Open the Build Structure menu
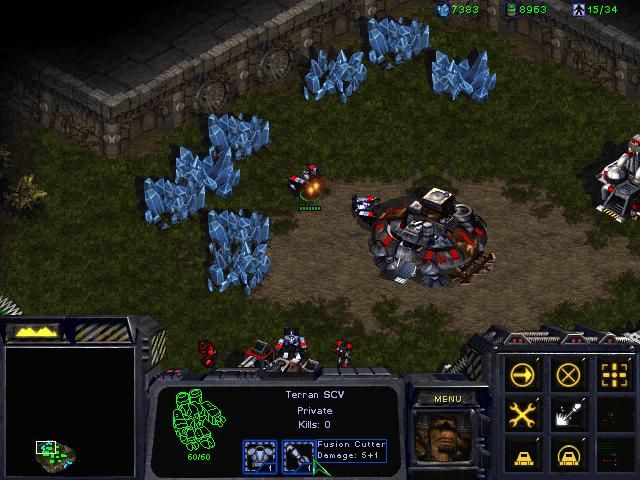This screenshot has height=480, width=640. 522,453
